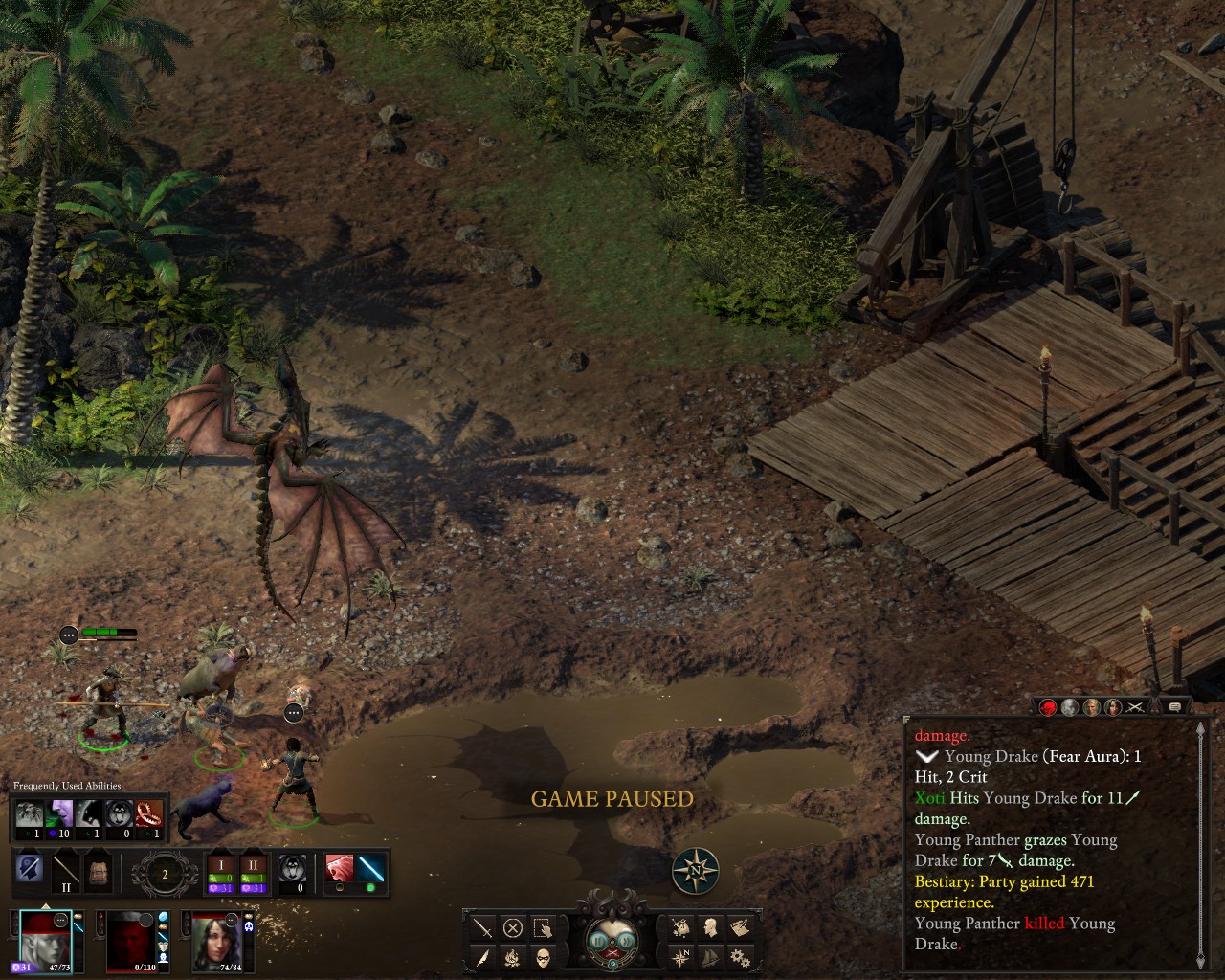The height and width of the screenshot is (980, 1225).
Task: Cancel action with the circled X button
Action: [513, 927]
